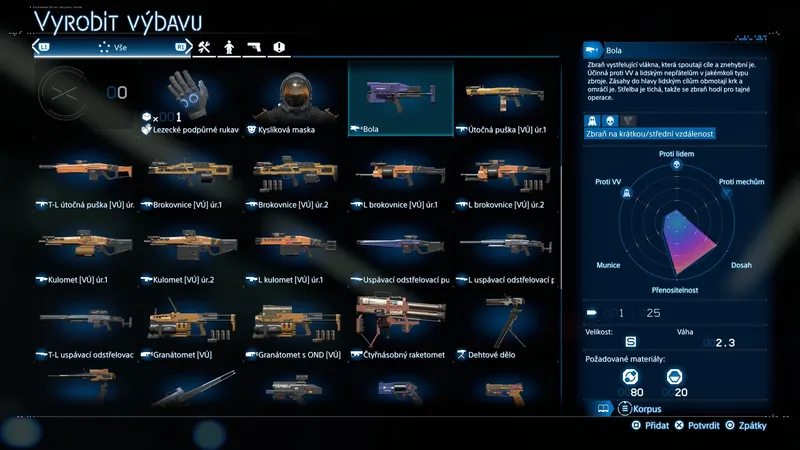Open the character equipment category tab
This screenshot has width=800, height=450.
pos(229,47)
